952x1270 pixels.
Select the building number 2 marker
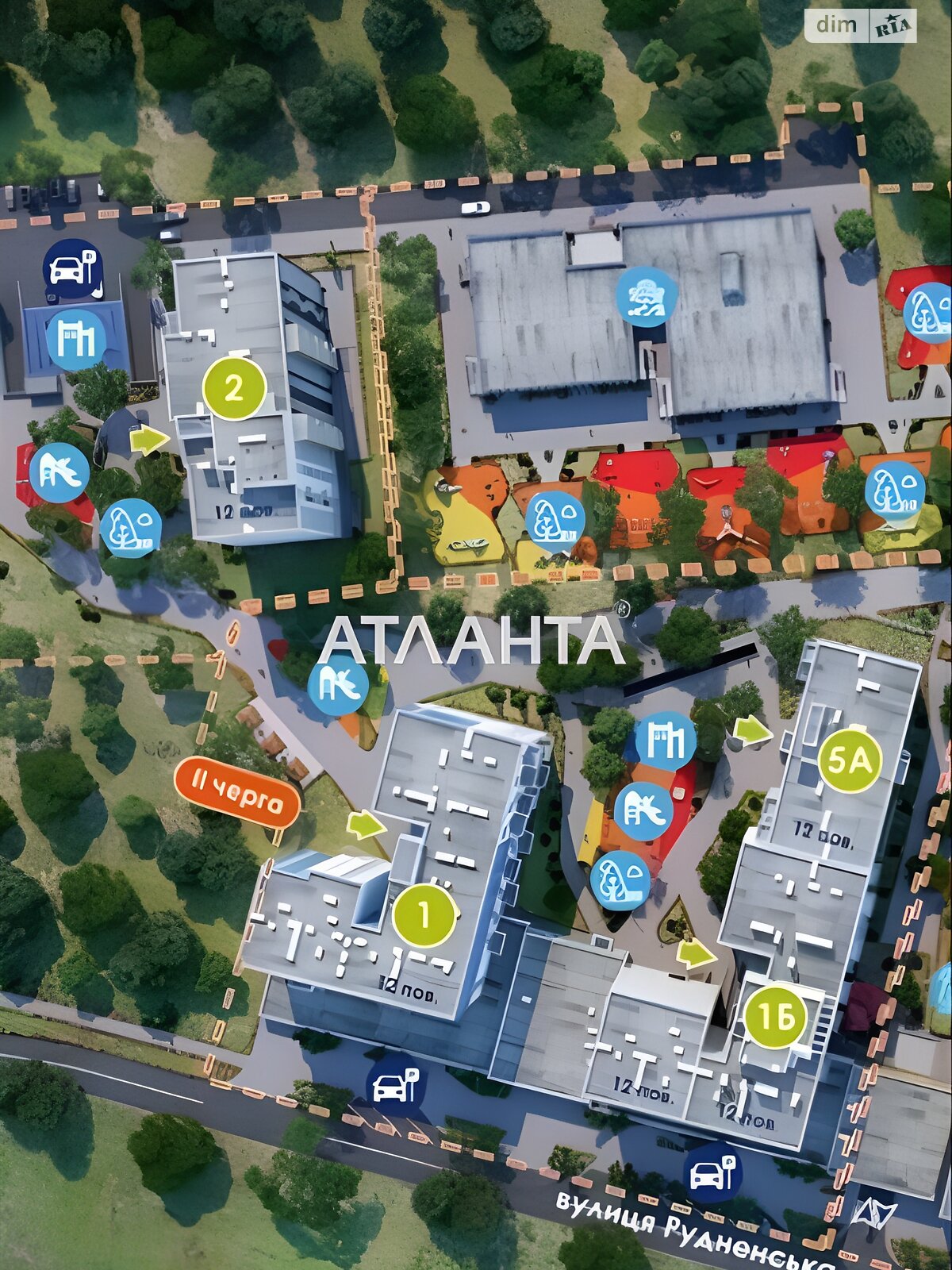click(x=234, y=389)
